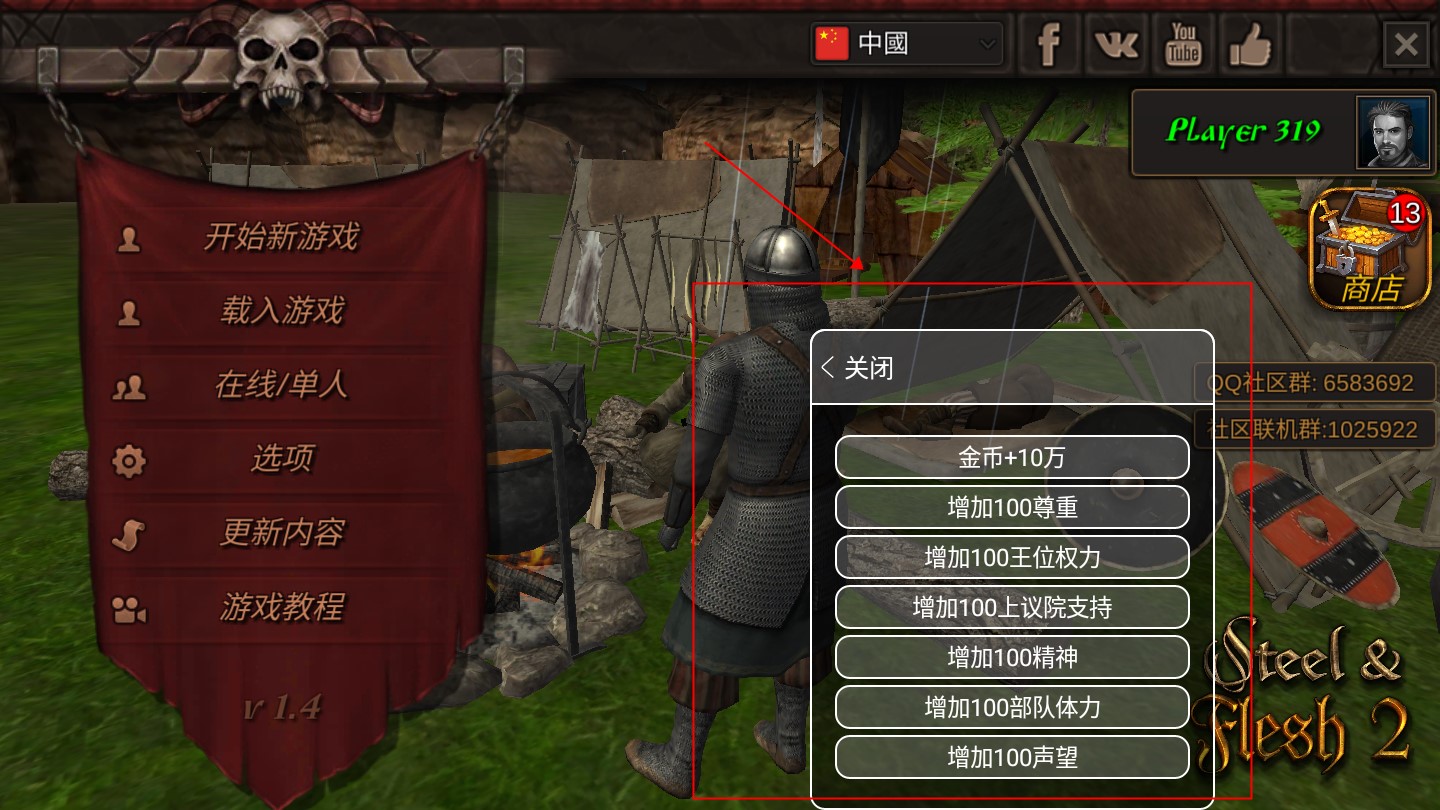Collapse the cheat panel via 关闭 chevron
The height and width of the screenshot is (810, 1440).
pos(855,368)
